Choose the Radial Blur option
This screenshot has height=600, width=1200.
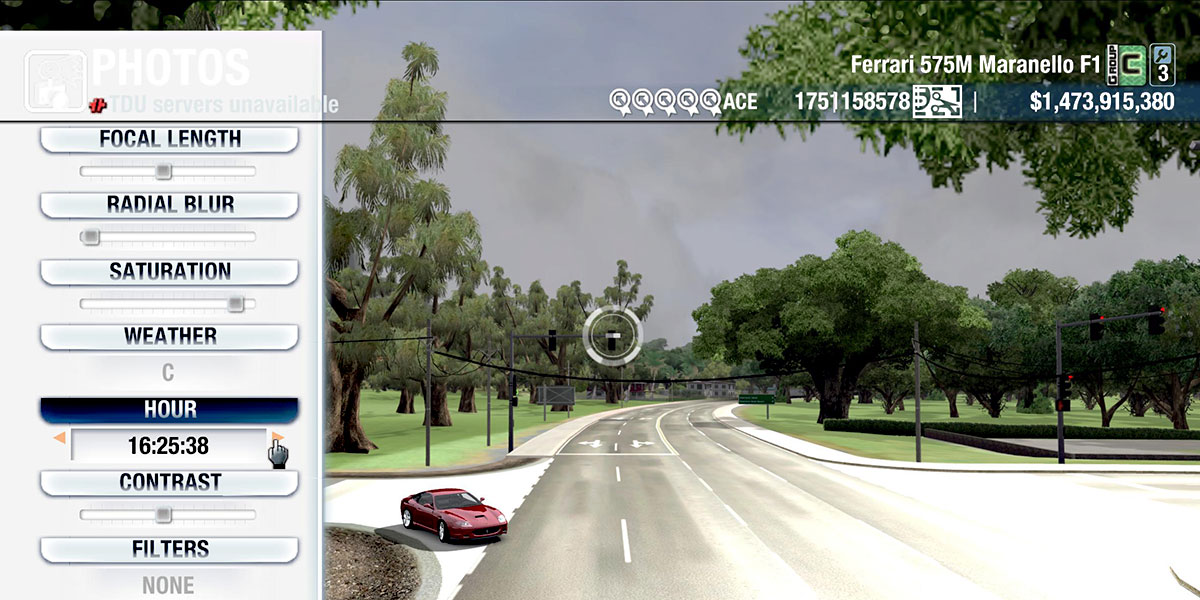(x=169, y=205)
